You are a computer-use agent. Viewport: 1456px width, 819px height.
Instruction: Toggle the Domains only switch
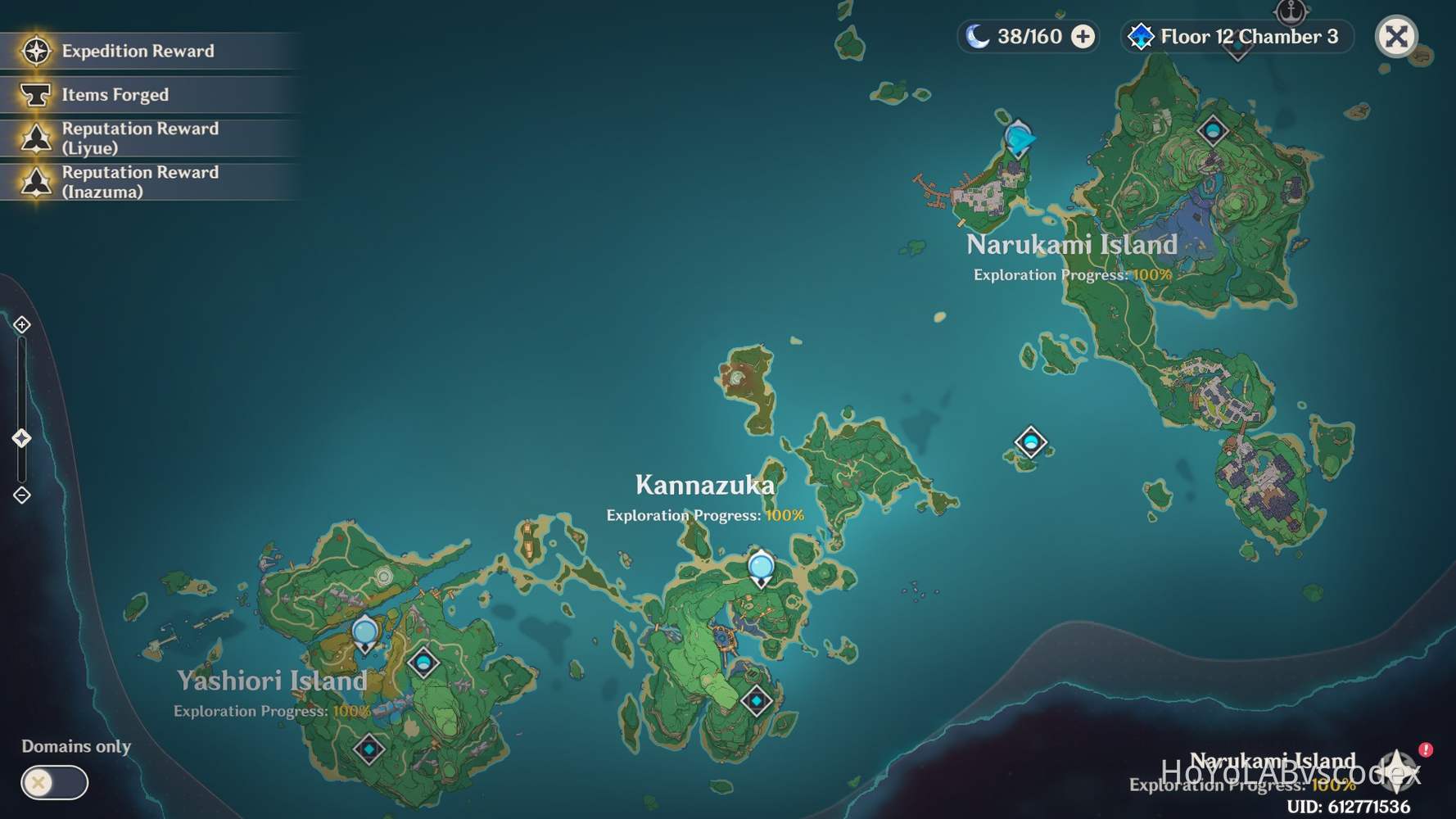53,783
